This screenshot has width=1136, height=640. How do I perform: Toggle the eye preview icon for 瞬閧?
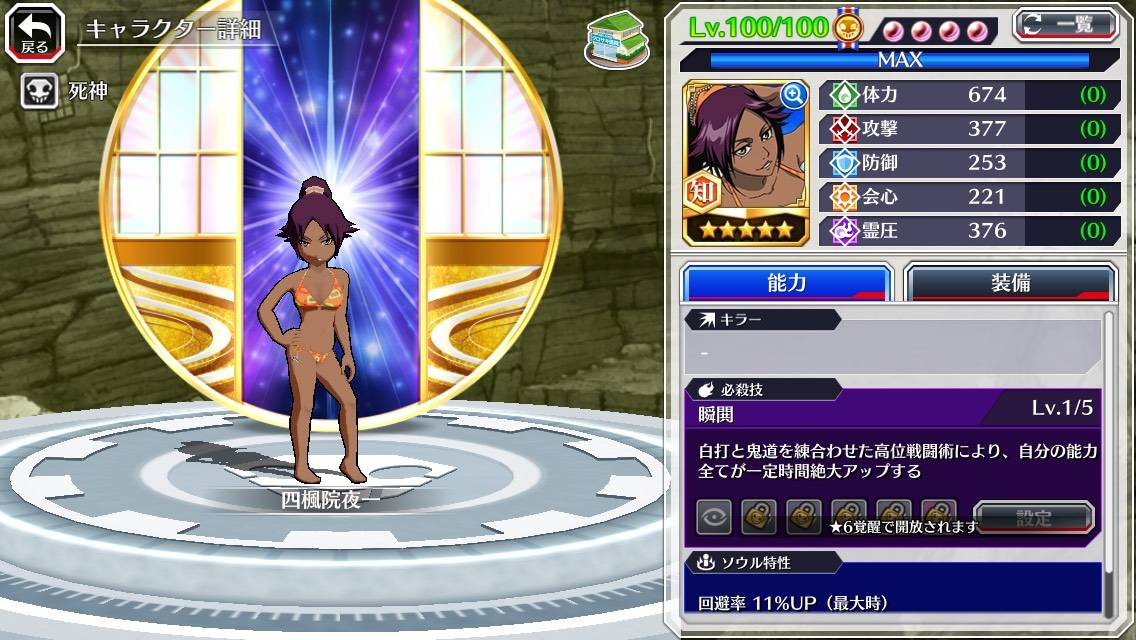(714, 518)
